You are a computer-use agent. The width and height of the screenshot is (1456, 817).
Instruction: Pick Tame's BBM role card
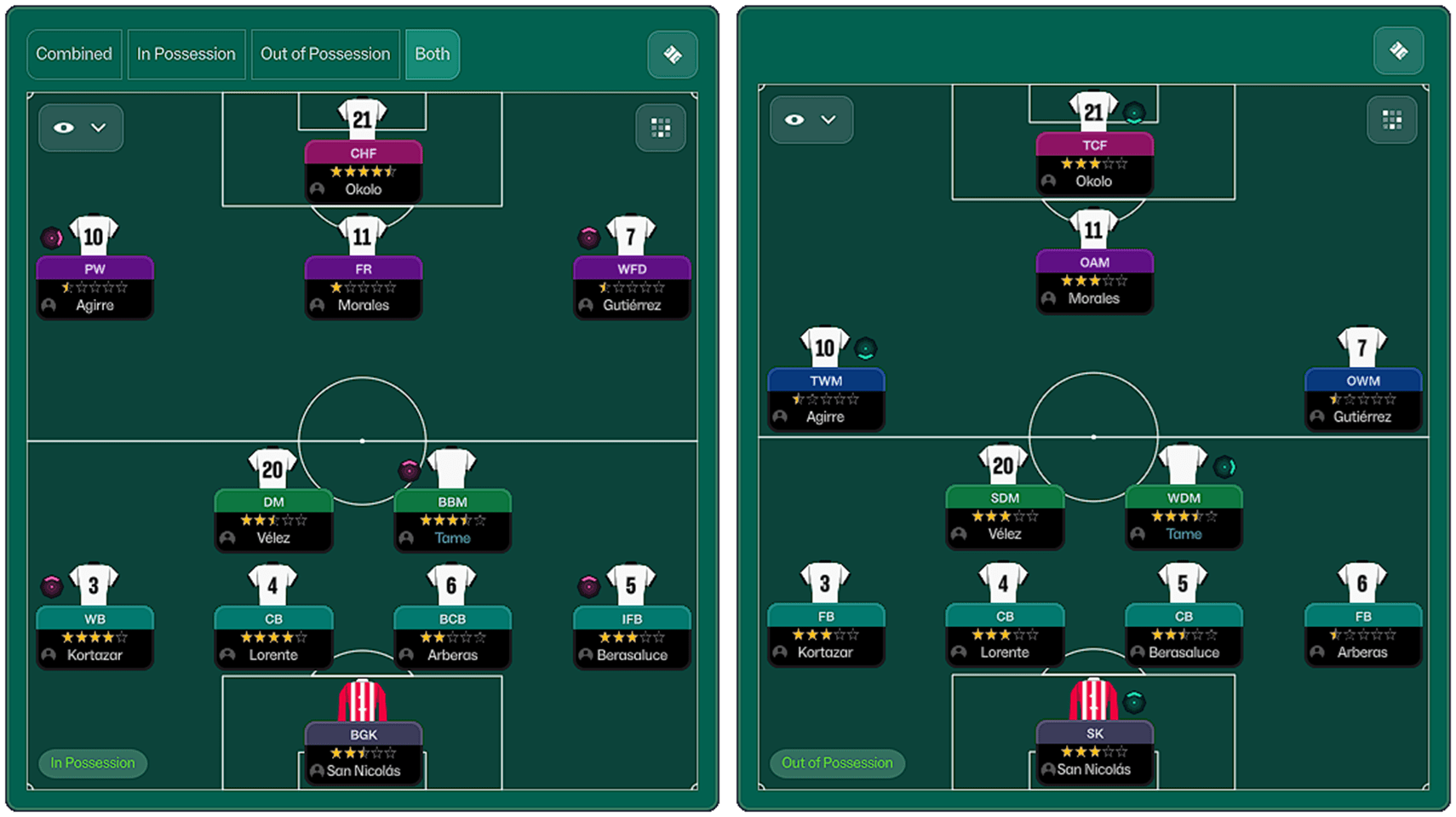(452, 520)
